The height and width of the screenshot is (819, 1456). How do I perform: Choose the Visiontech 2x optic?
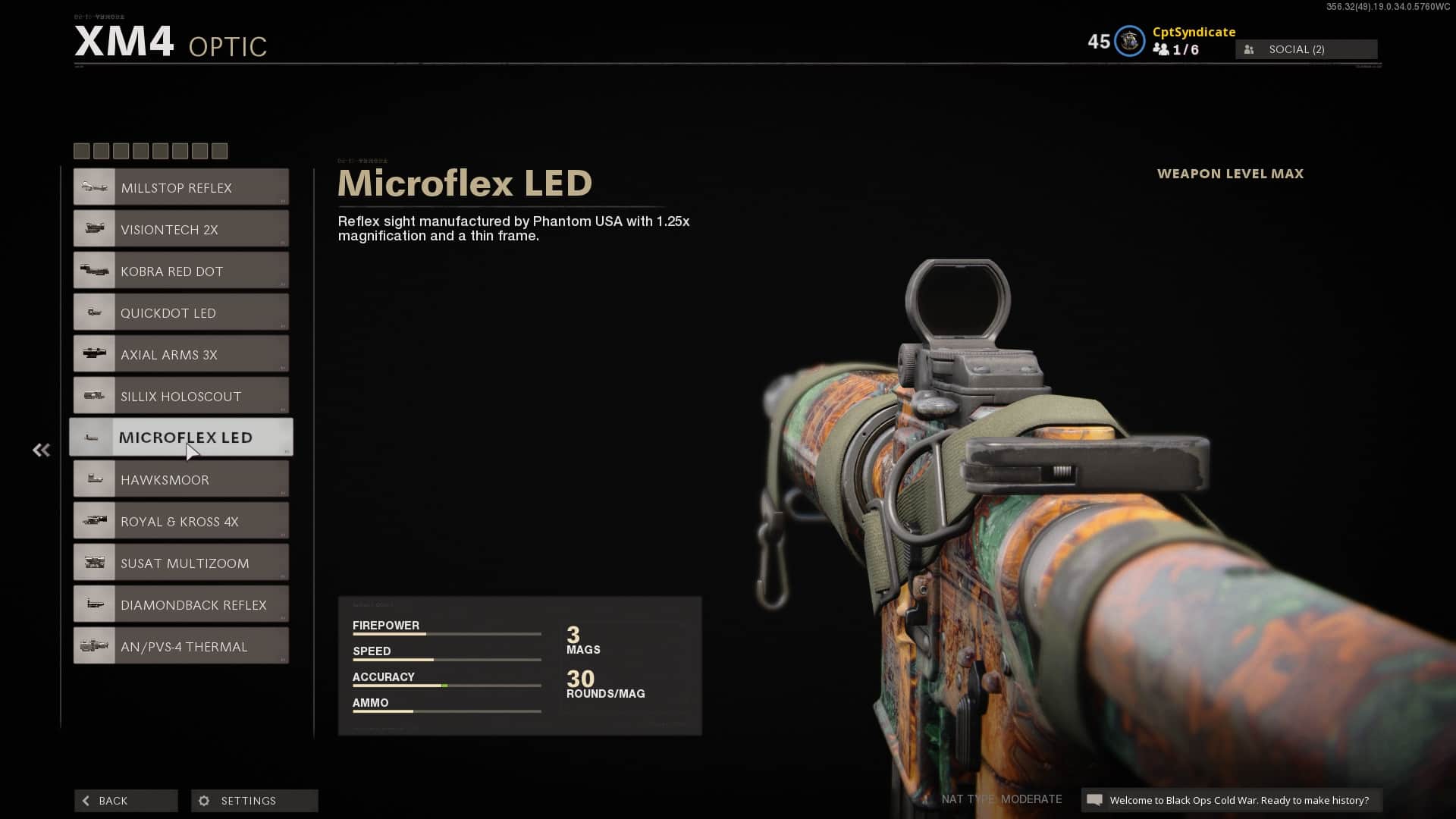click(180, 229)
